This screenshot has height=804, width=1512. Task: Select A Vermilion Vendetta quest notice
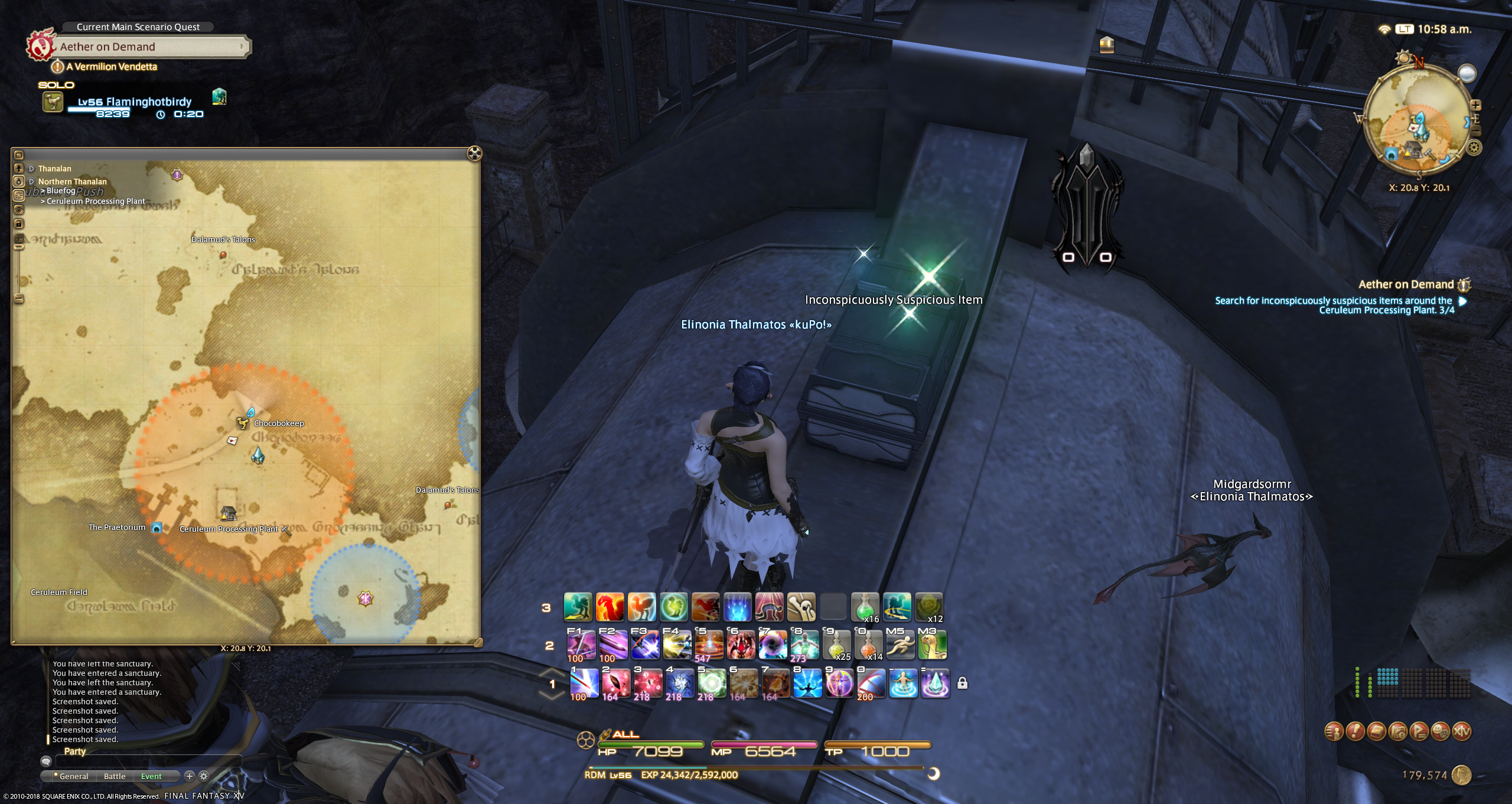point(111,67)
